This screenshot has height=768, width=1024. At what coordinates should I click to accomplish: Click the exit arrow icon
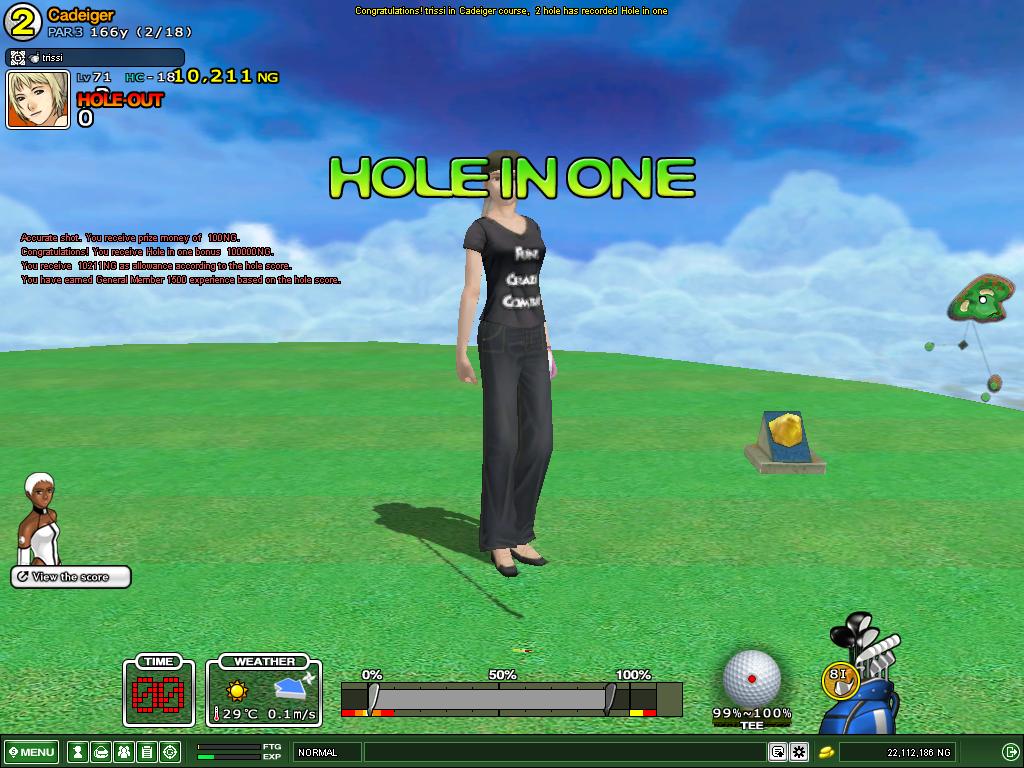(1010, 752)
